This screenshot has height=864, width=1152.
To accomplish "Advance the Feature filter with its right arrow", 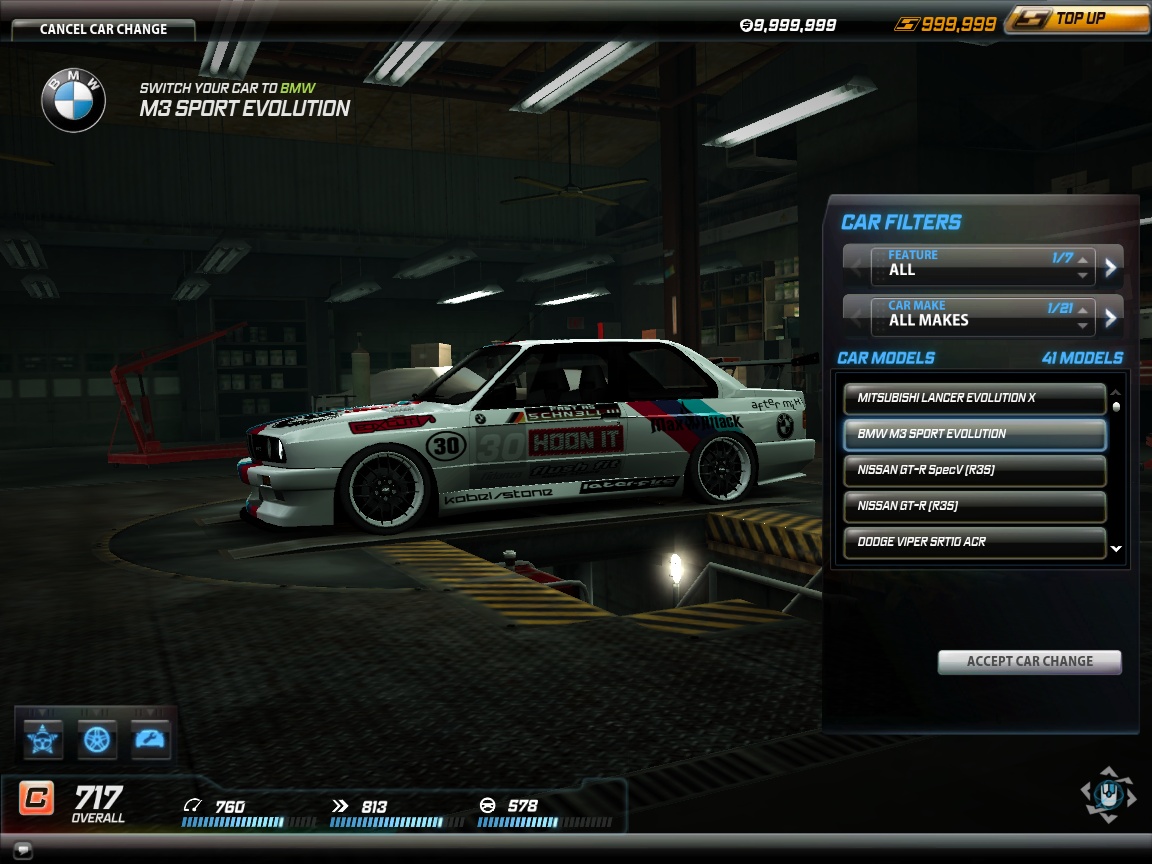I will tap(1111, 266).
